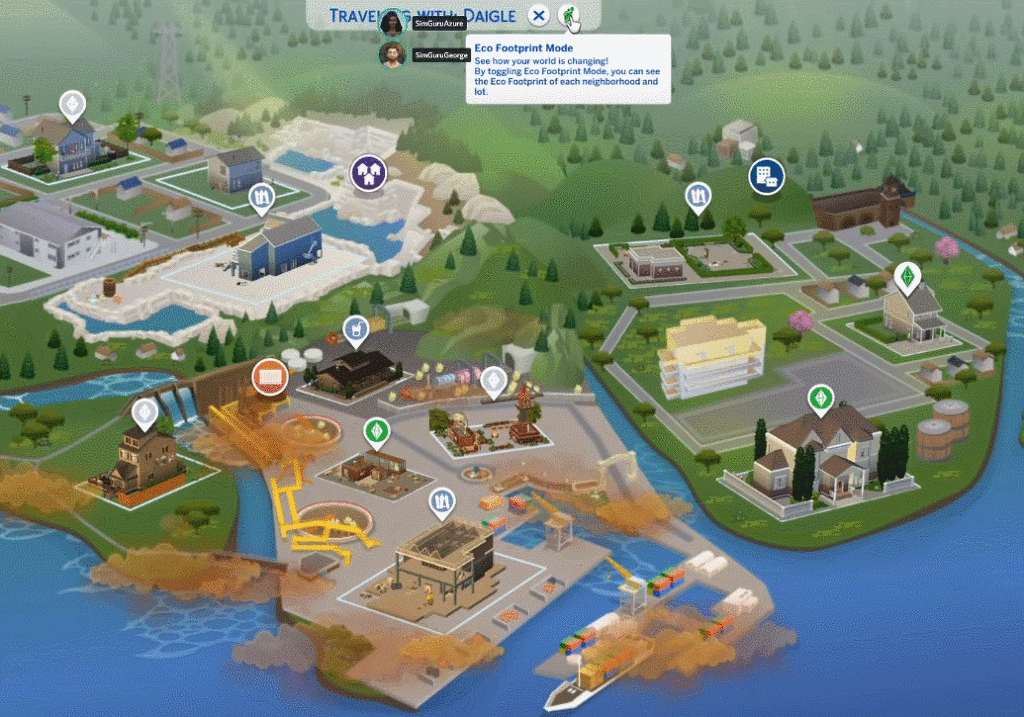Open the orange shipping container neighborhood icon
The image size is (1024, 717).
click(x=270, y=376)
